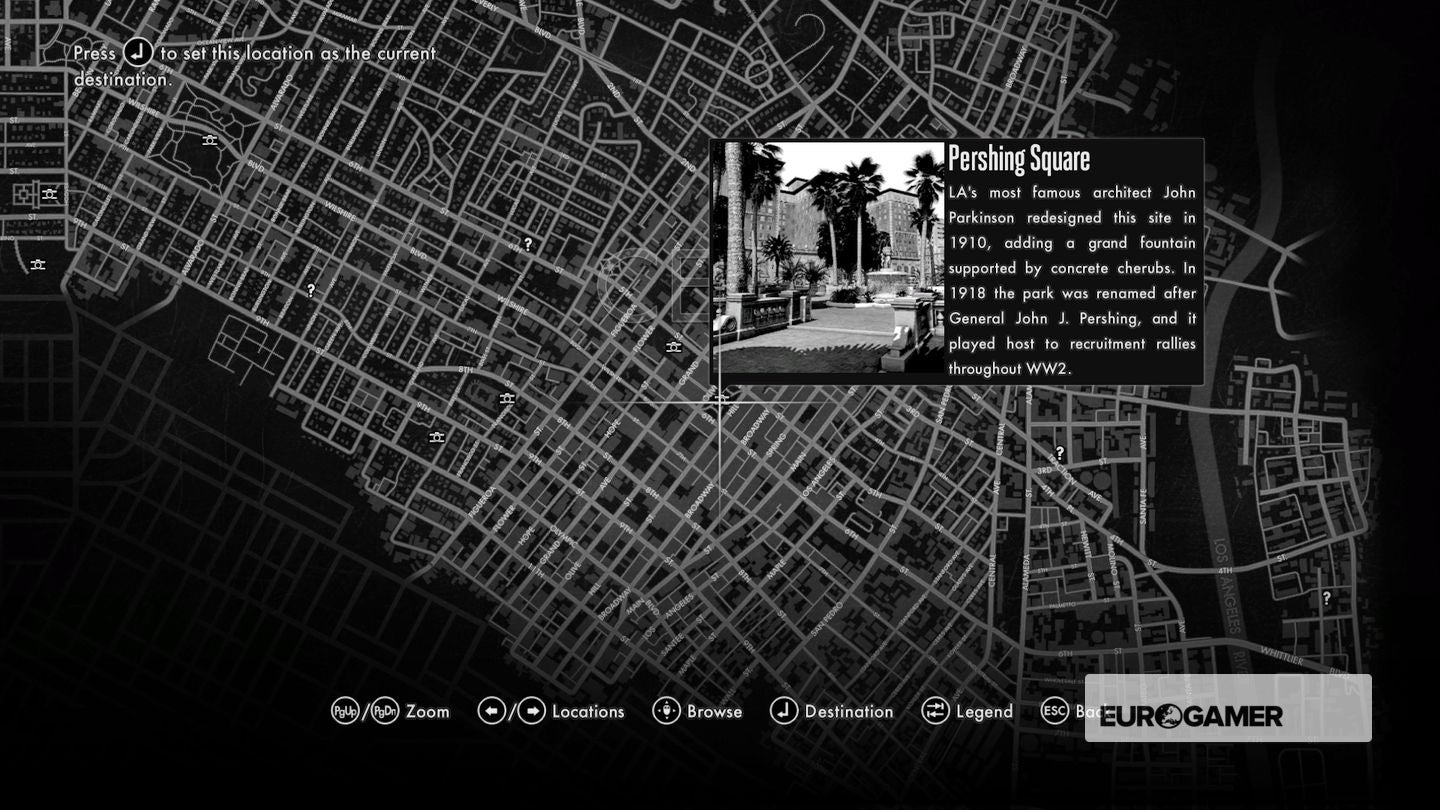Reveal the question-mark marker on Wilshire Blvd
This screenshot has height=810, width=1440.
click(311, 291)
